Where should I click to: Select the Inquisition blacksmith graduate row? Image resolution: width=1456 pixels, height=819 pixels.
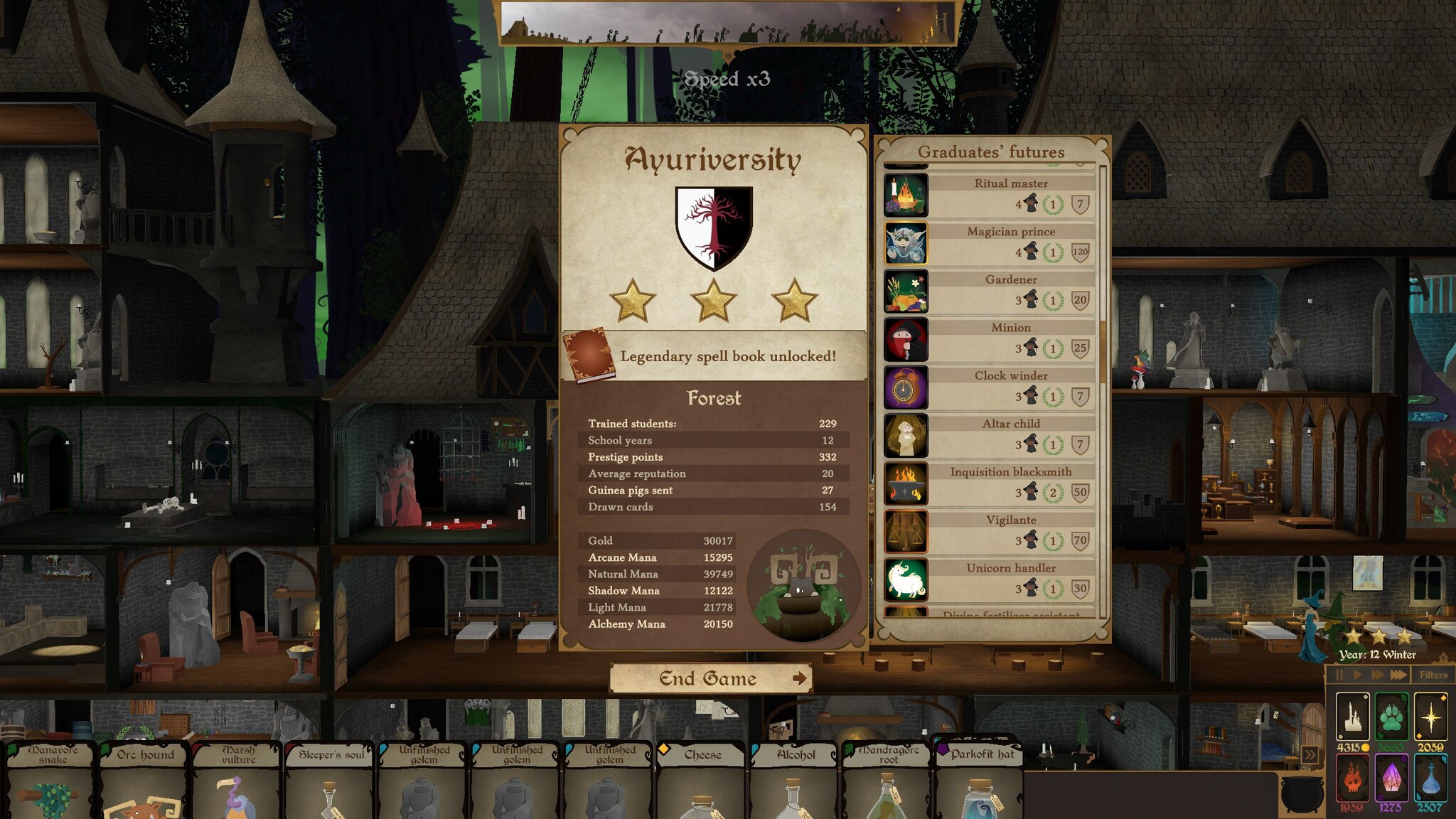(x=991, y=483)
